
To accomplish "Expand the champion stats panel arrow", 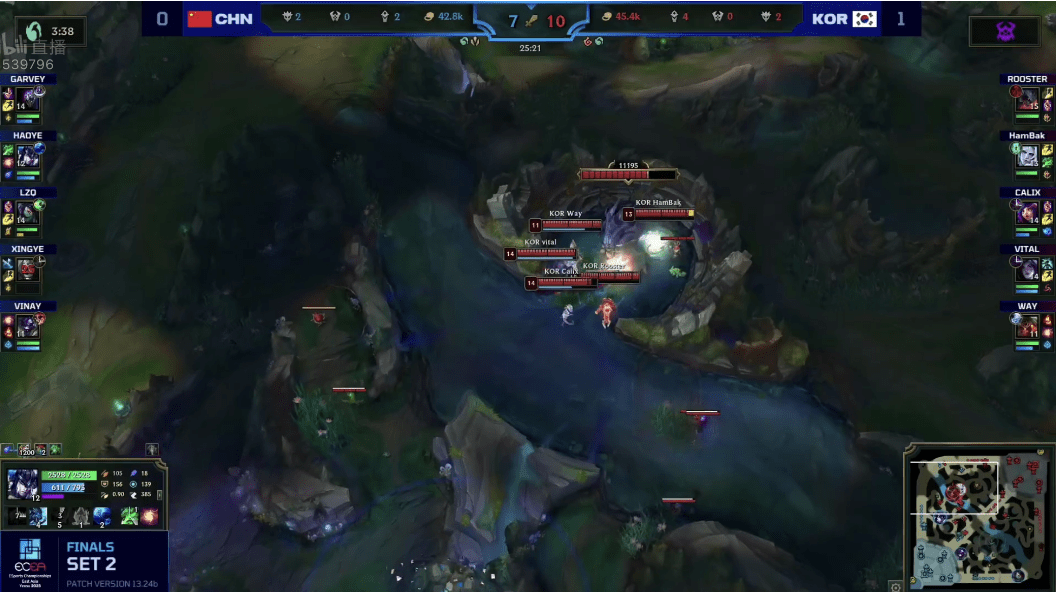I will pyautogui.click(x=160, y=494).
